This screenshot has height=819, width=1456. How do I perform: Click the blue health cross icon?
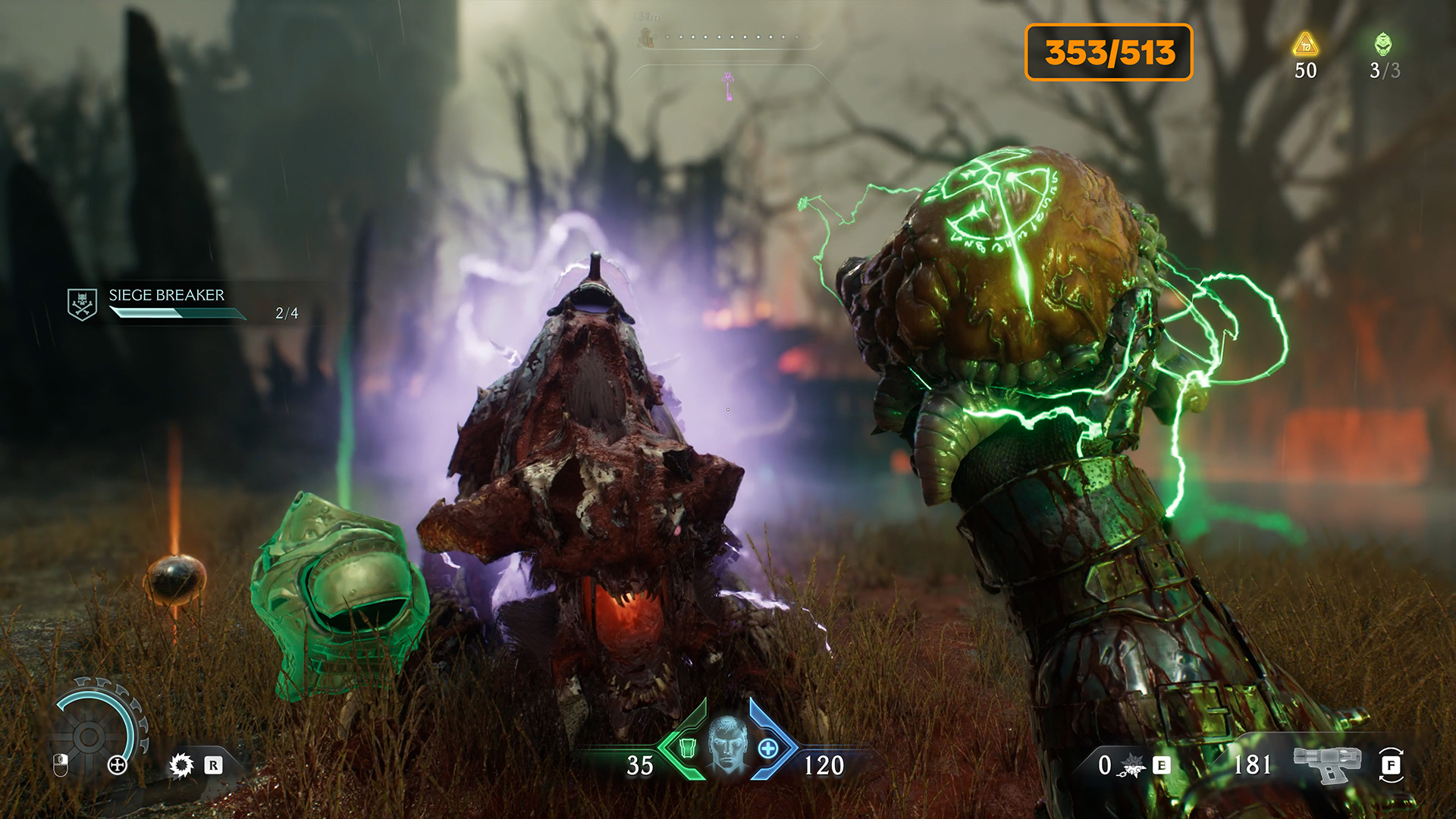[767, 748]
